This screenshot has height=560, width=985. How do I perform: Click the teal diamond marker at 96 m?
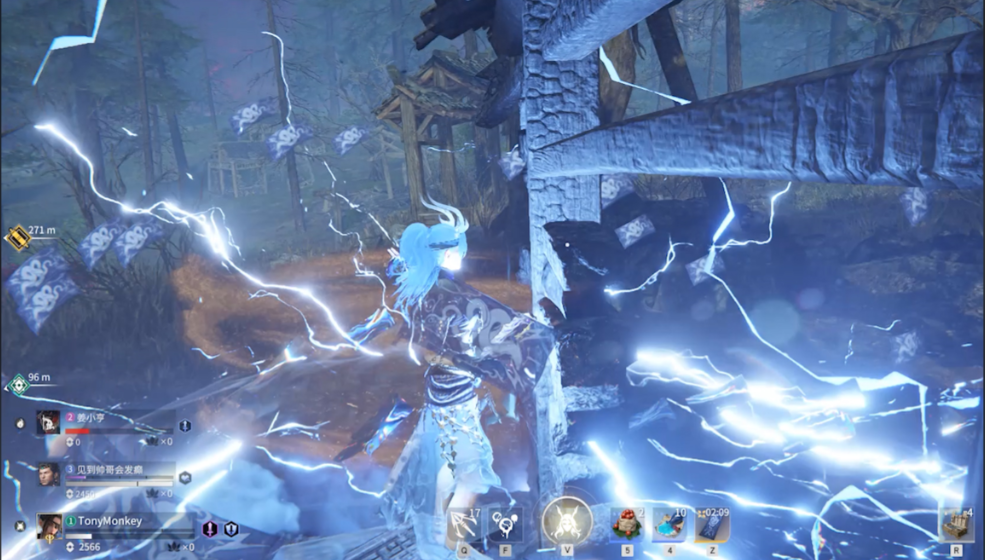(x=17, y=384)
